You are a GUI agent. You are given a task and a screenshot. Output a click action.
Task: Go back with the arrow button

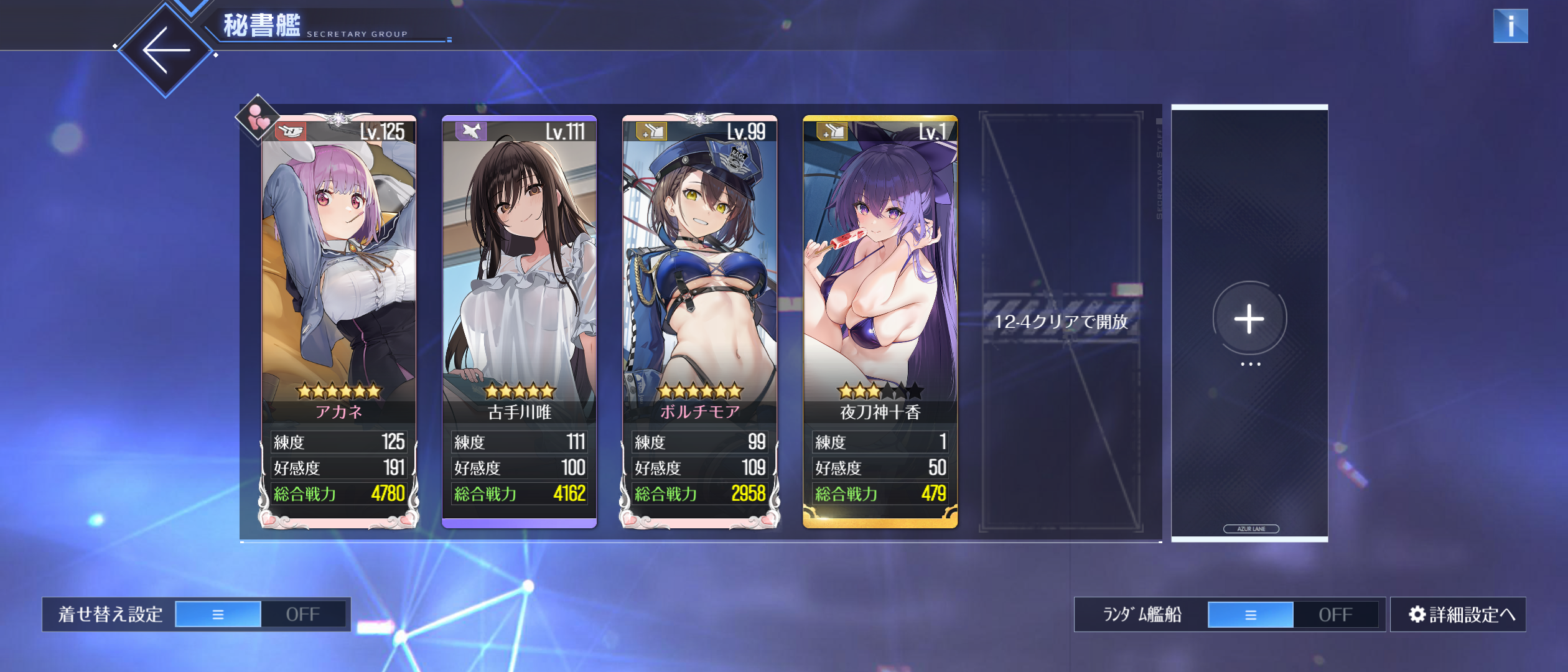click(166, 50)
